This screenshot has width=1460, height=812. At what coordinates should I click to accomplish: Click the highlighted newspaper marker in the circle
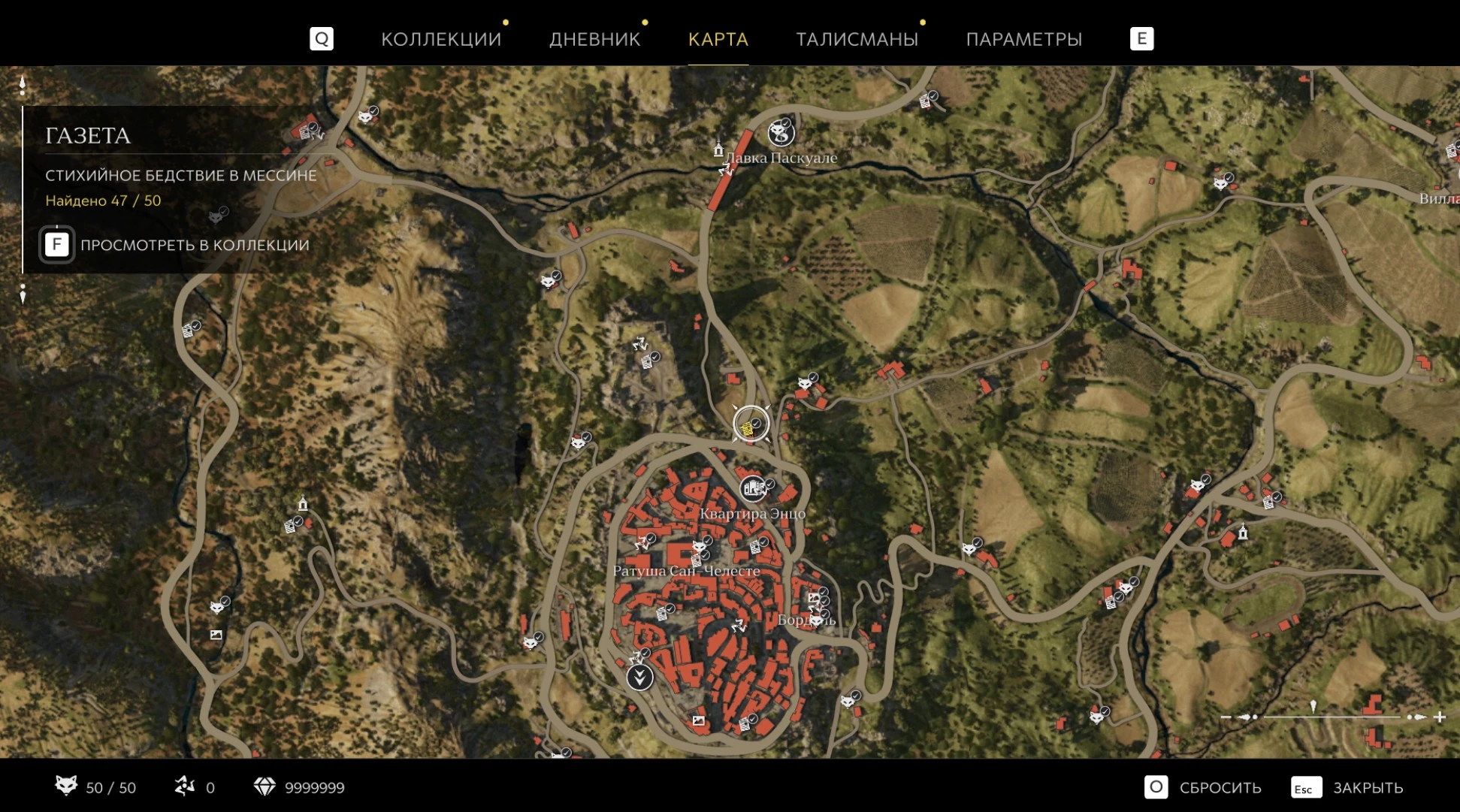point(750,426)
